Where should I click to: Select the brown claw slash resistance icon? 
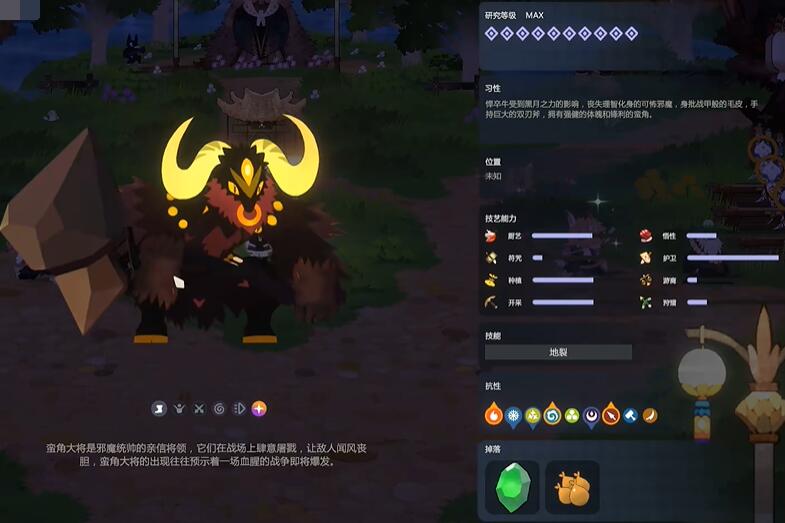649,415
